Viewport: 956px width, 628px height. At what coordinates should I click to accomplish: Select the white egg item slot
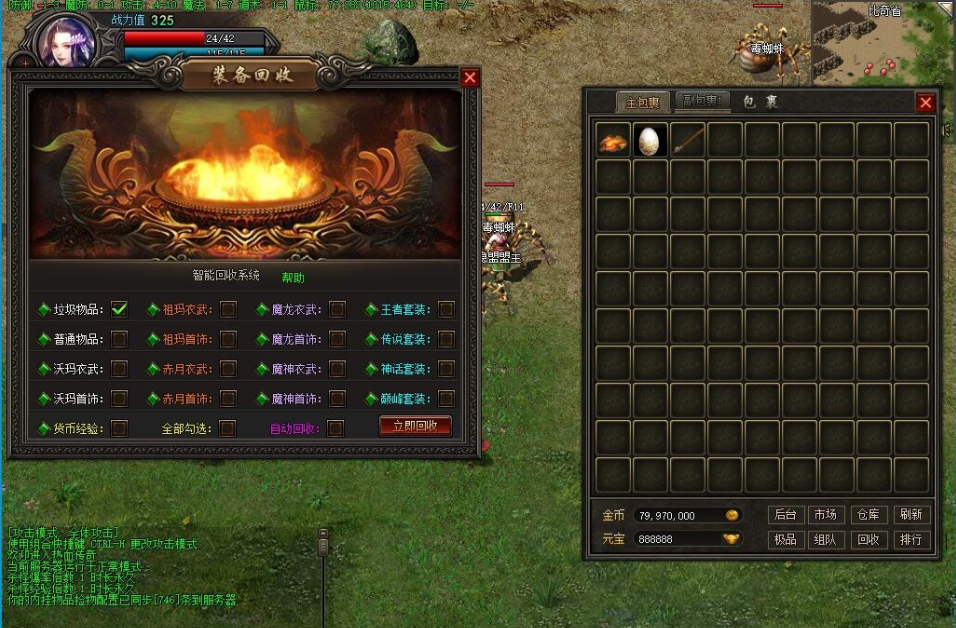(650, 140)
